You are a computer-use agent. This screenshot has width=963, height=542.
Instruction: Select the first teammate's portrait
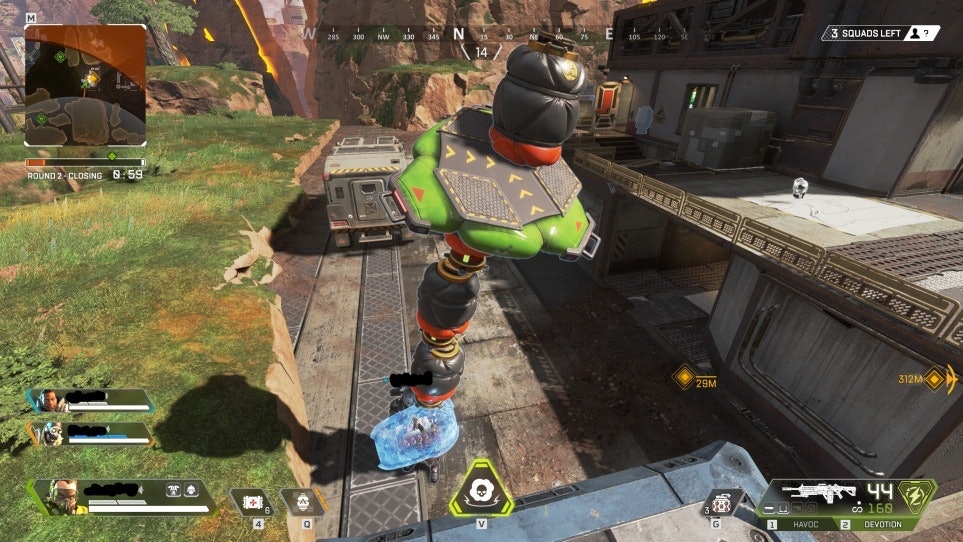pos(48,401)
